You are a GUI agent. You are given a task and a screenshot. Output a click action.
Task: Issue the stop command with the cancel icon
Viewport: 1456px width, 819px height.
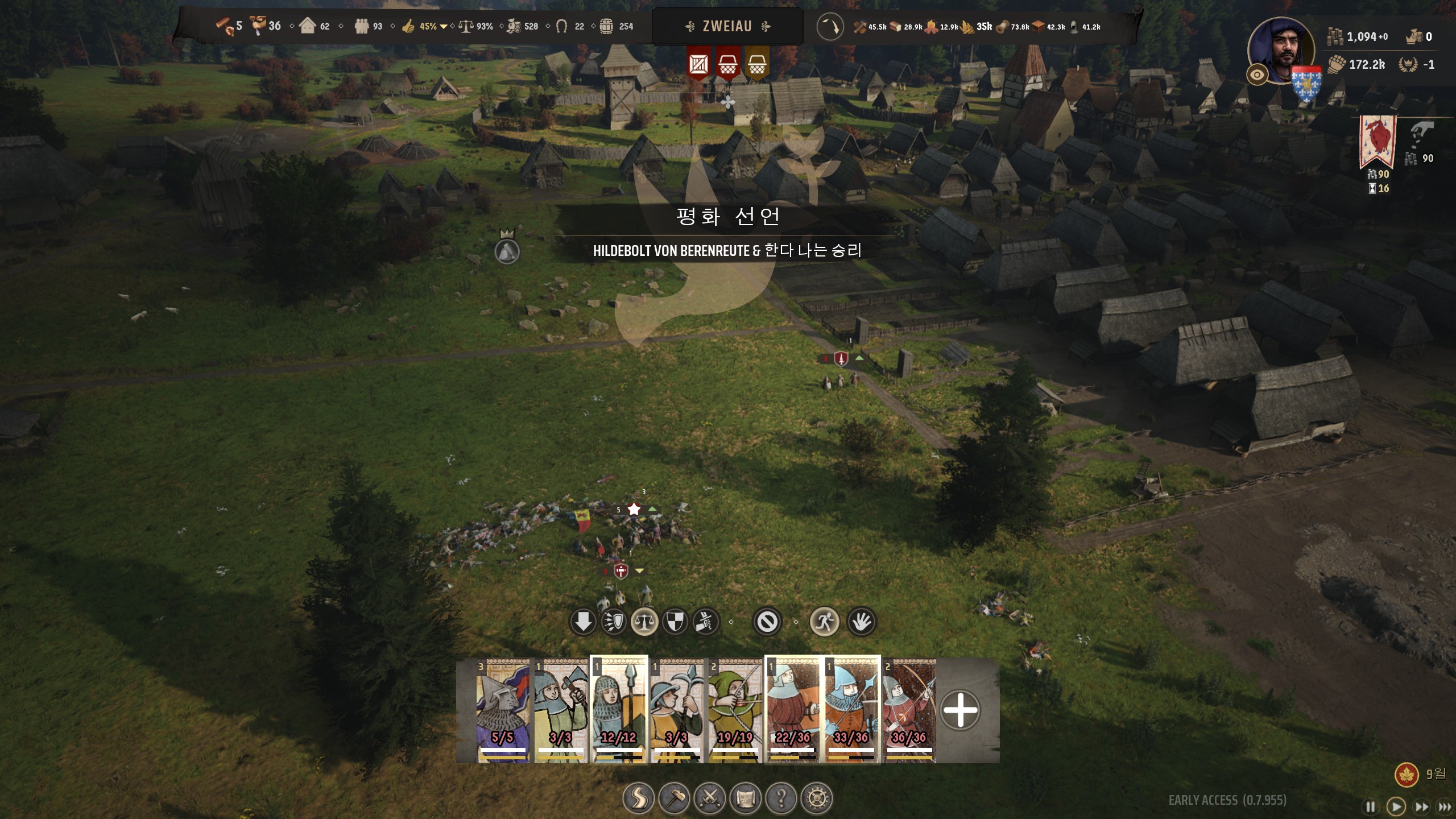pyautogui.click(x=767, y=622)
